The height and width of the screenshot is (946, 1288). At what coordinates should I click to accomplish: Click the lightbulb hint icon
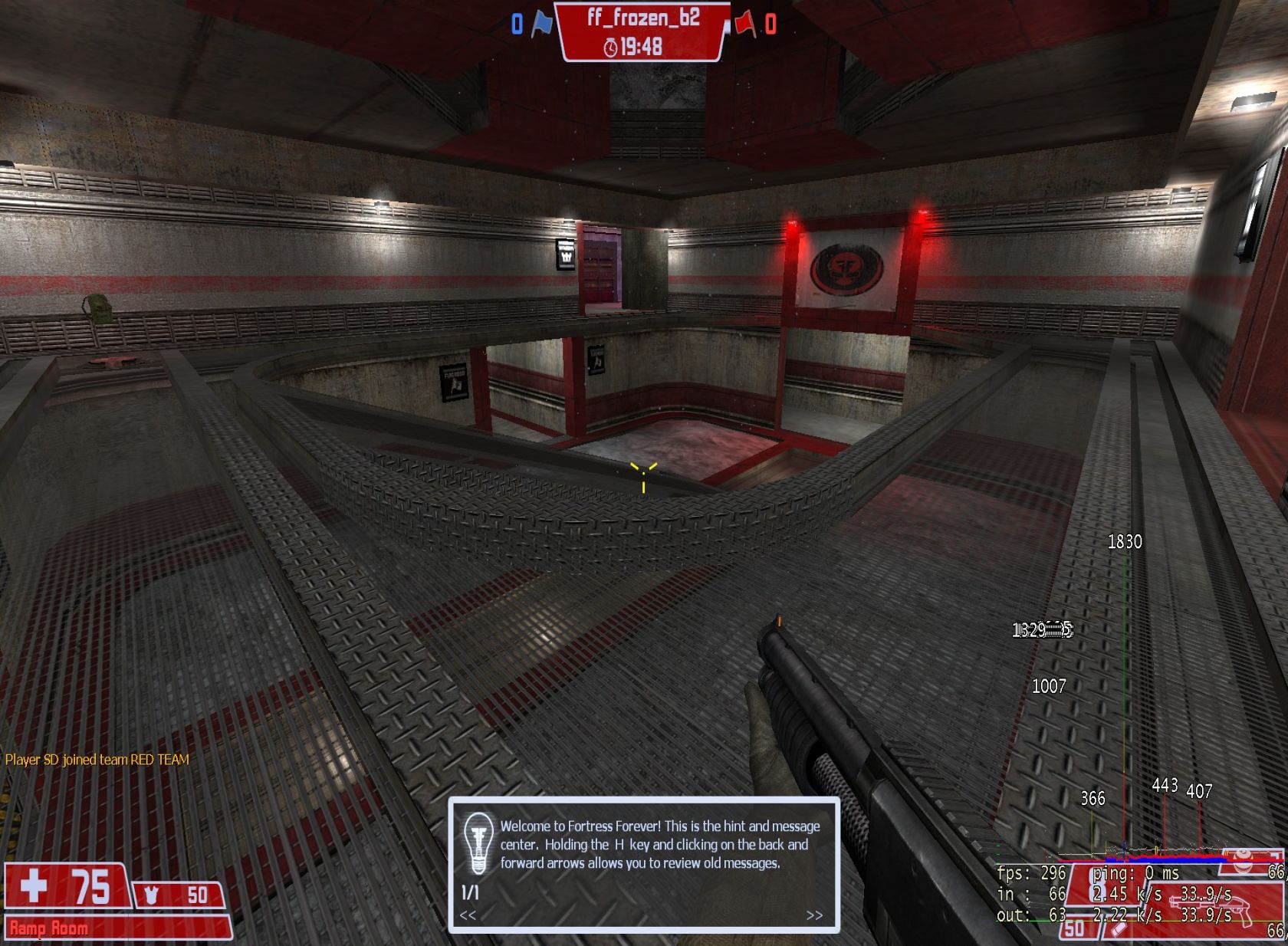click(478, 843)
